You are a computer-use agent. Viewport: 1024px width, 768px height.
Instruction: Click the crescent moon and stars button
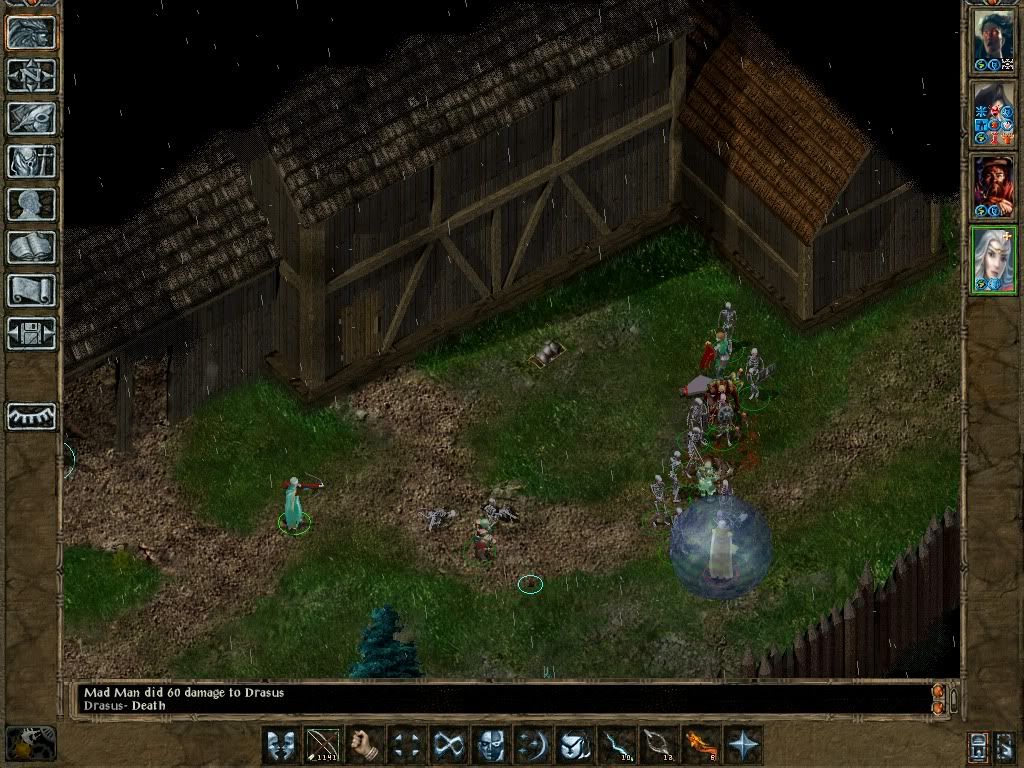click(533, 746)
